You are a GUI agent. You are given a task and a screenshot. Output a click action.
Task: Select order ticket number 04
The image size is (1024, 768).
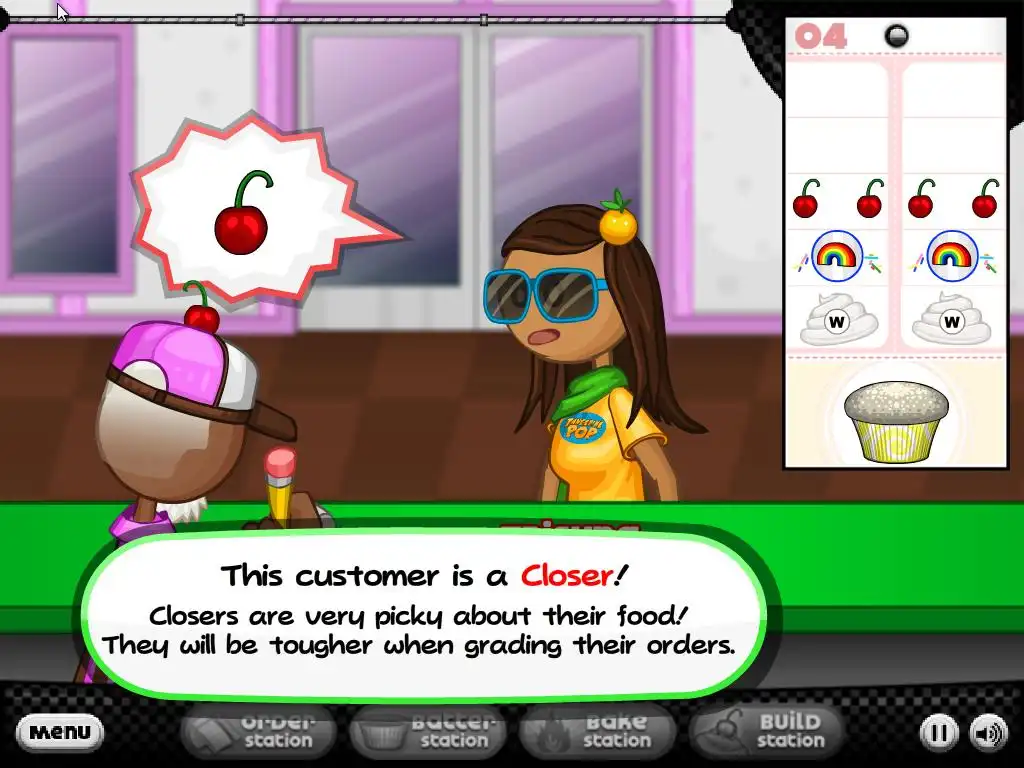pos(892,240)
